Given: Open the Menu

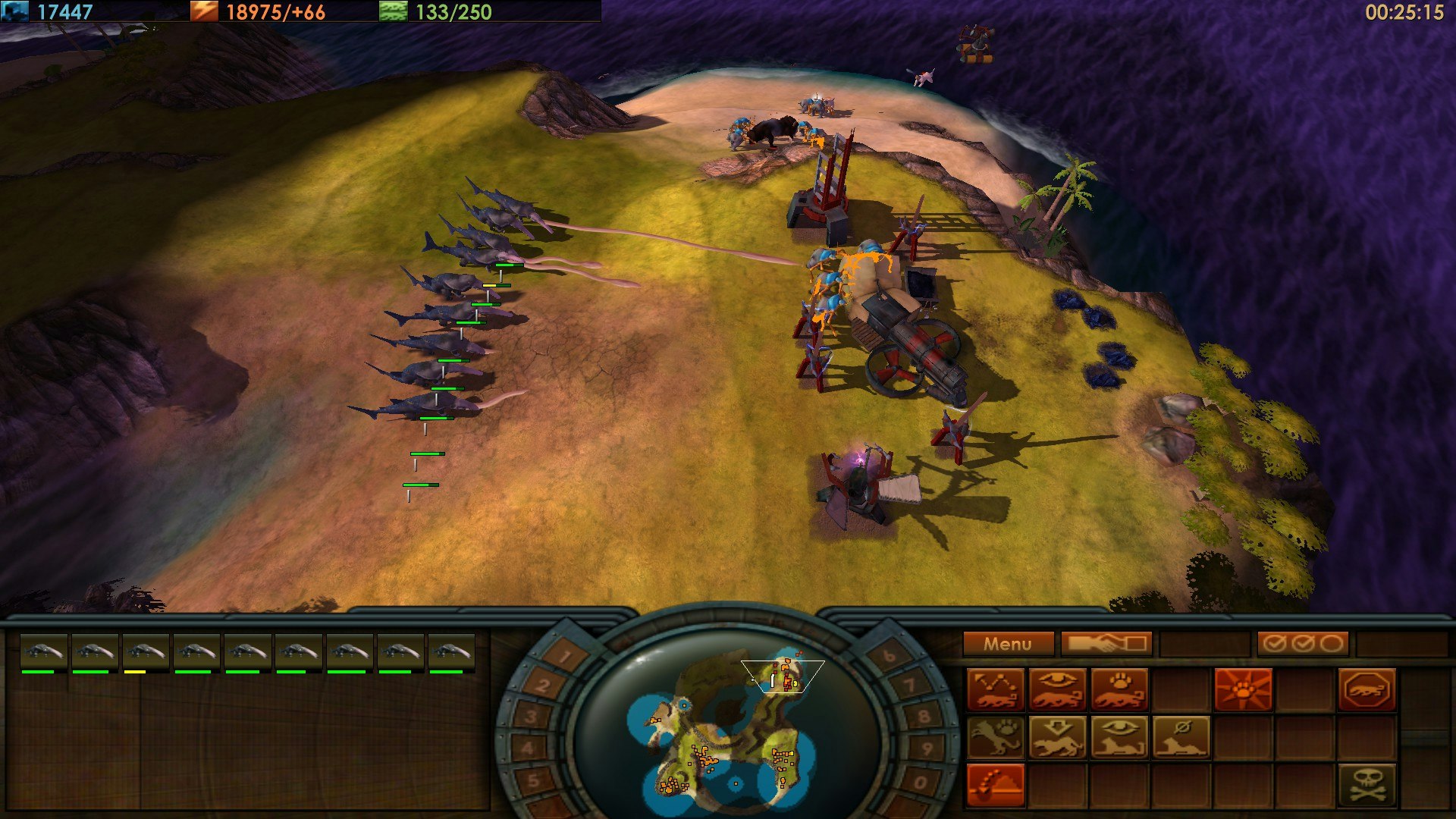Looking at the screenshot, I should coord(1009,644).
